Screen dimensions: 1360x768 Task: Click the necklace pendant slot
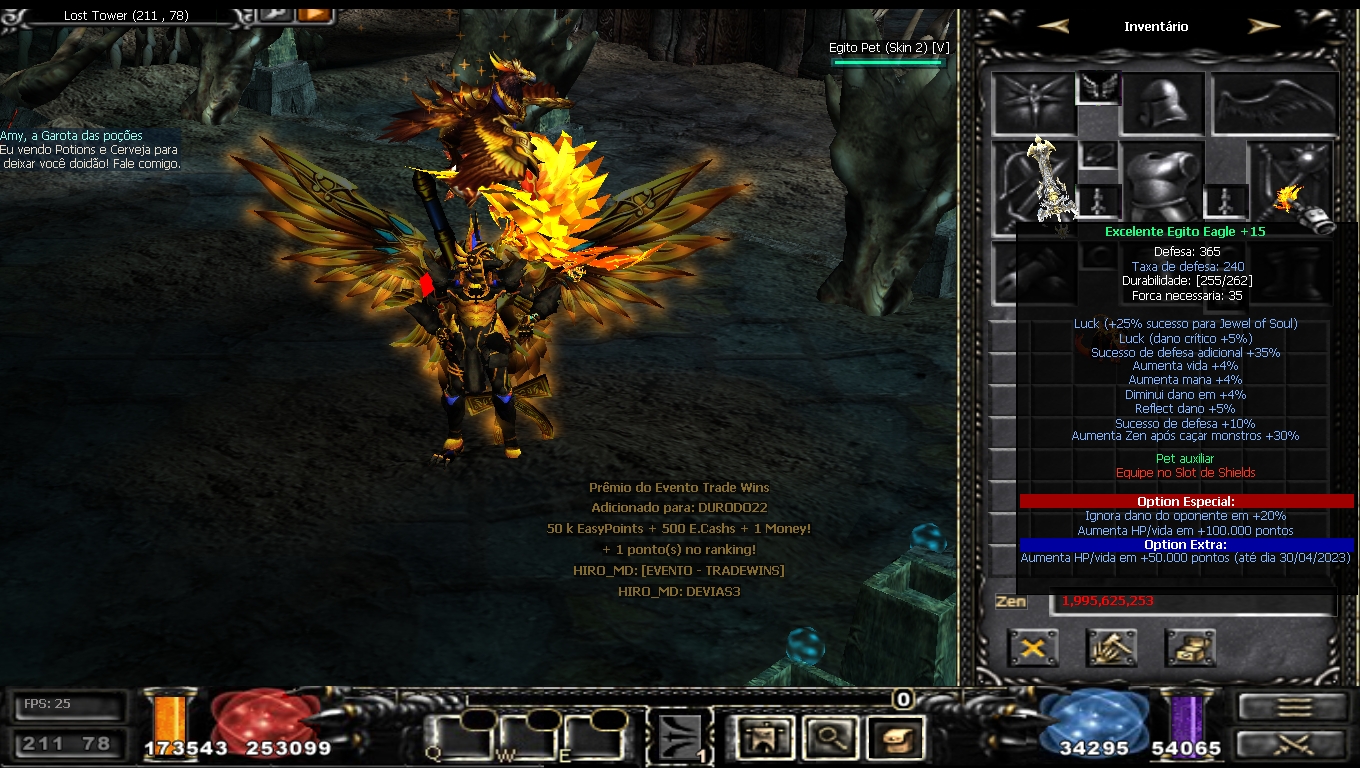[x=1098, y=154]
